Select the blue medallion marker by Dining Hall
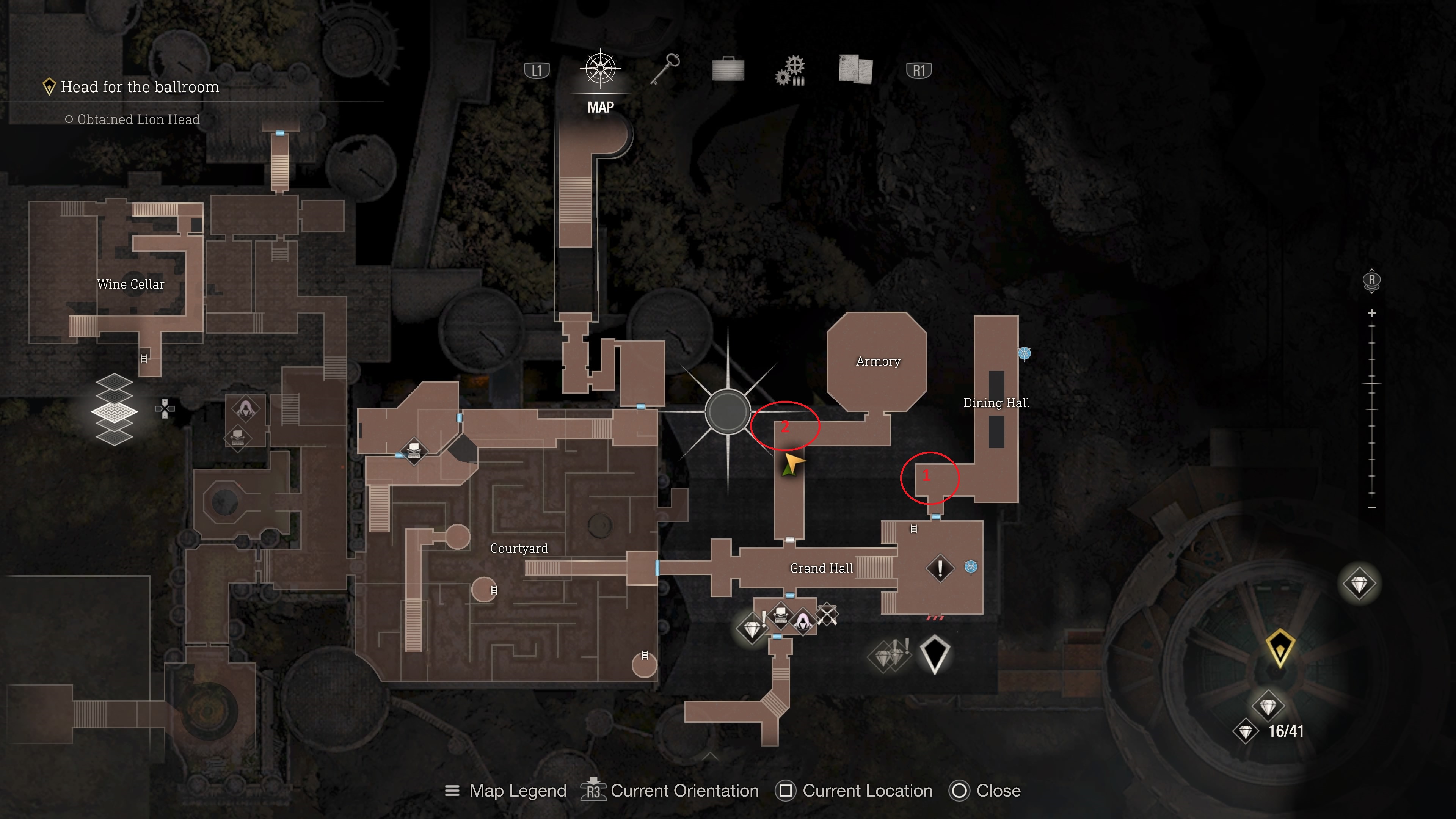This screenshot has height=819, width=1456. (x=1024, y=354)
